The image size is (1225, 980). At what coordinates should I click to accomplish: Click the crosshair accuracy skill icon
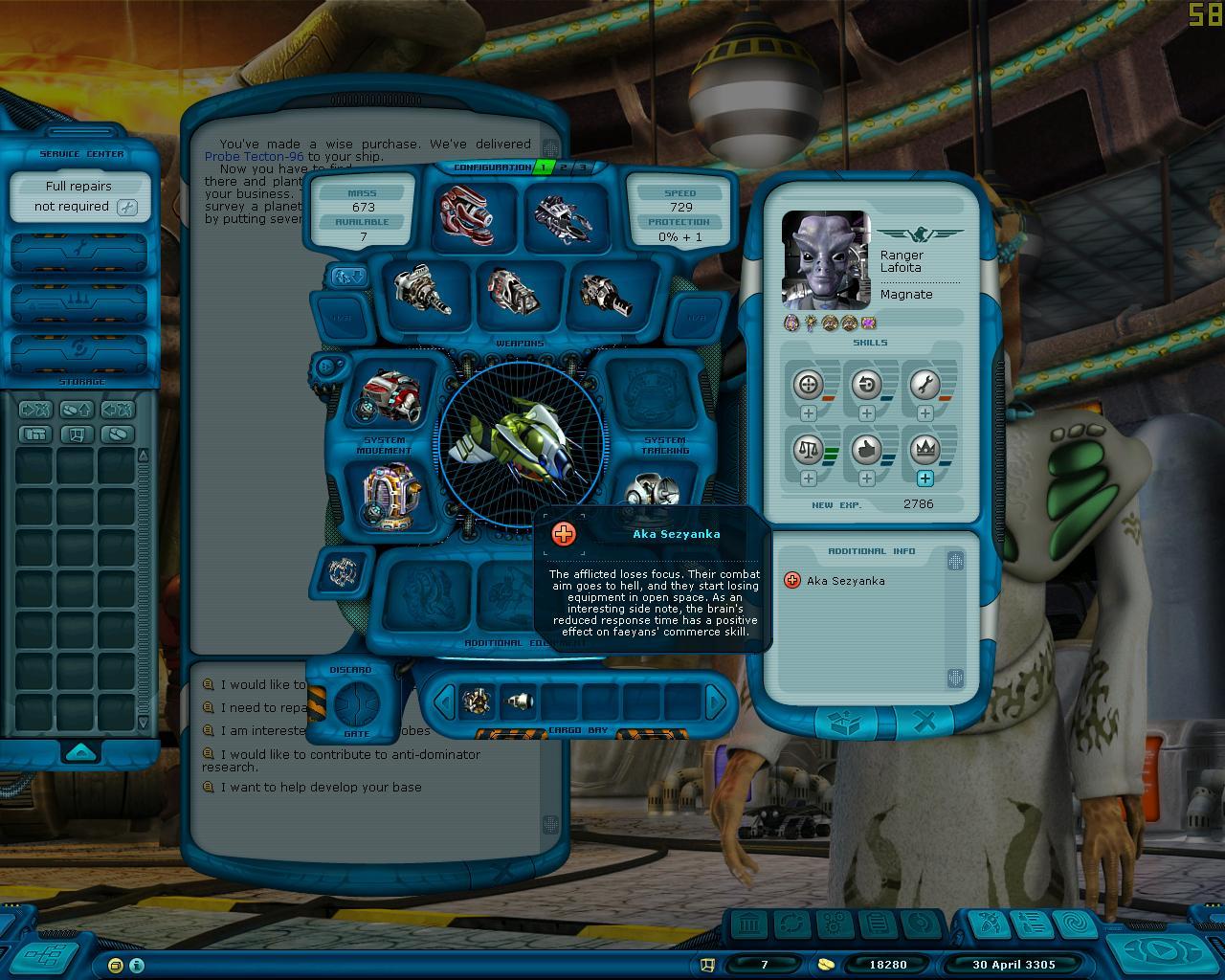tap(809, 385)
